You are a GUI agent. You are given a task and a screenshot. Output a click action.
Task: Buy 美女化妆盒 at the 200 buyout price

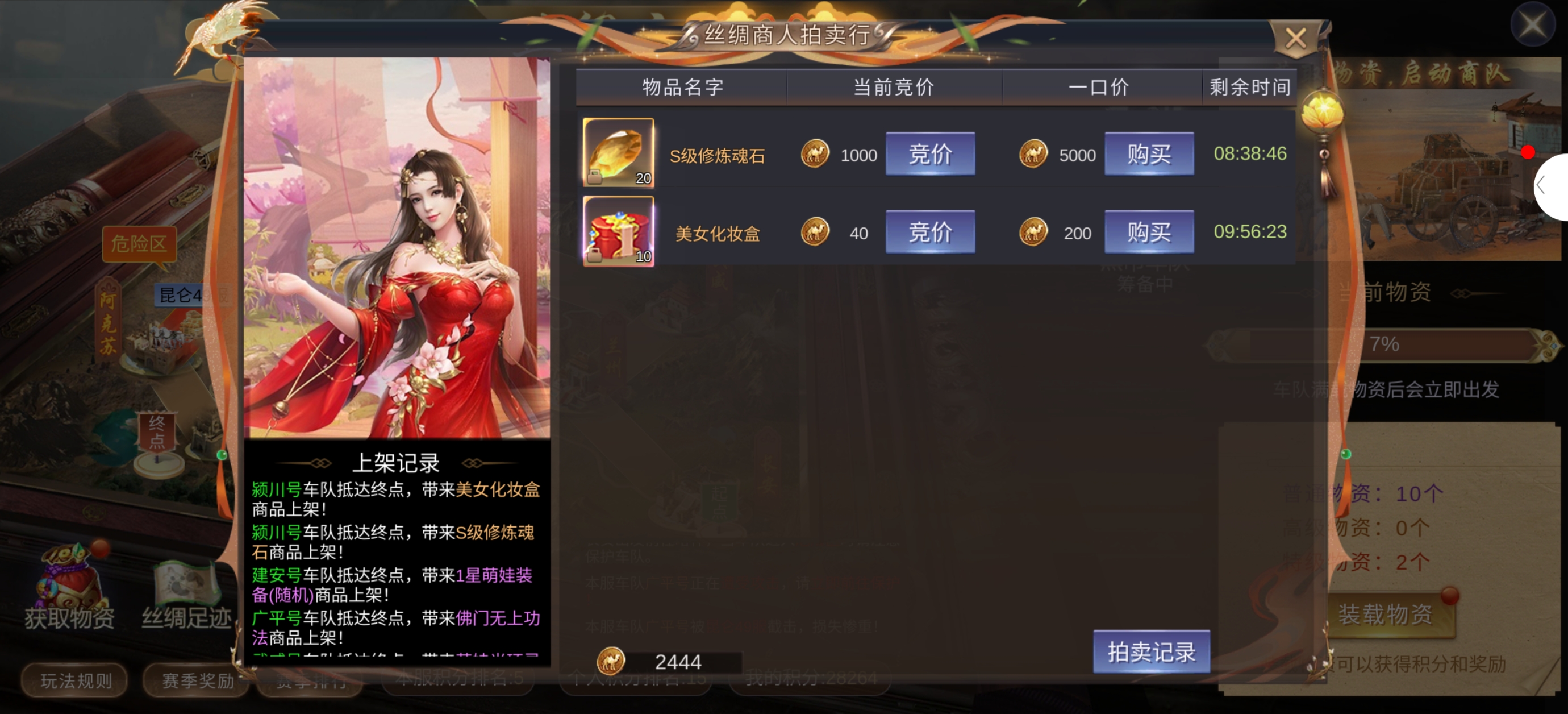point(1148,232)
